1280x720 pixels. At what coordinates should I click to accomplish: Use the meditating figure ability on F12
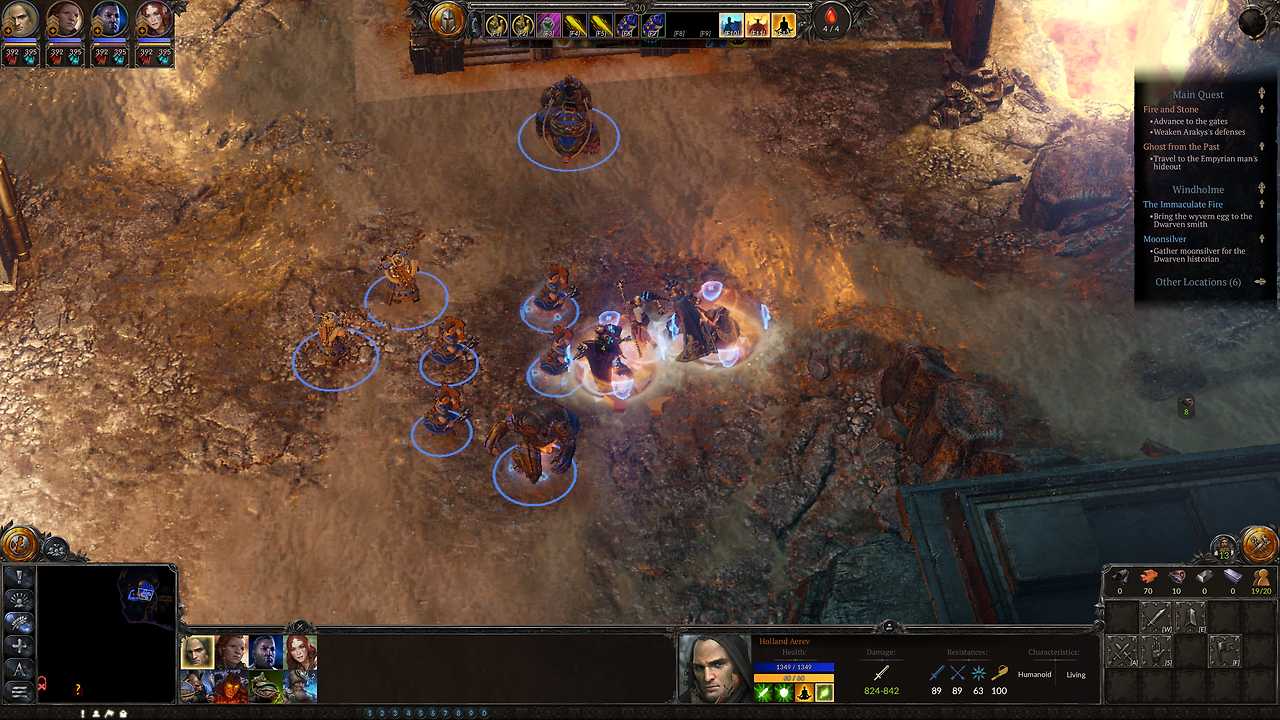point(783,25)
